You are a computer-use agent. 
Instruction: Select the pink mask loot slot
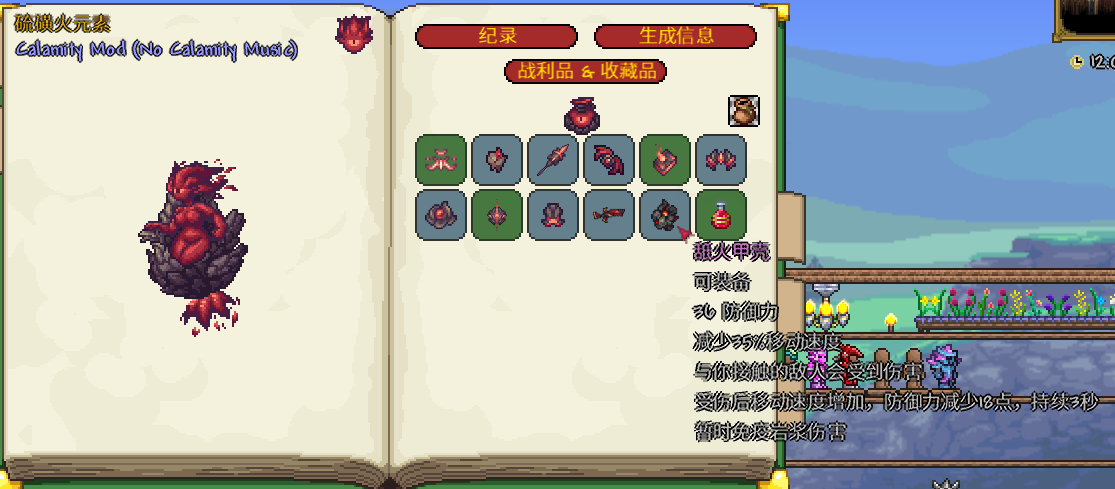[441, 160]
